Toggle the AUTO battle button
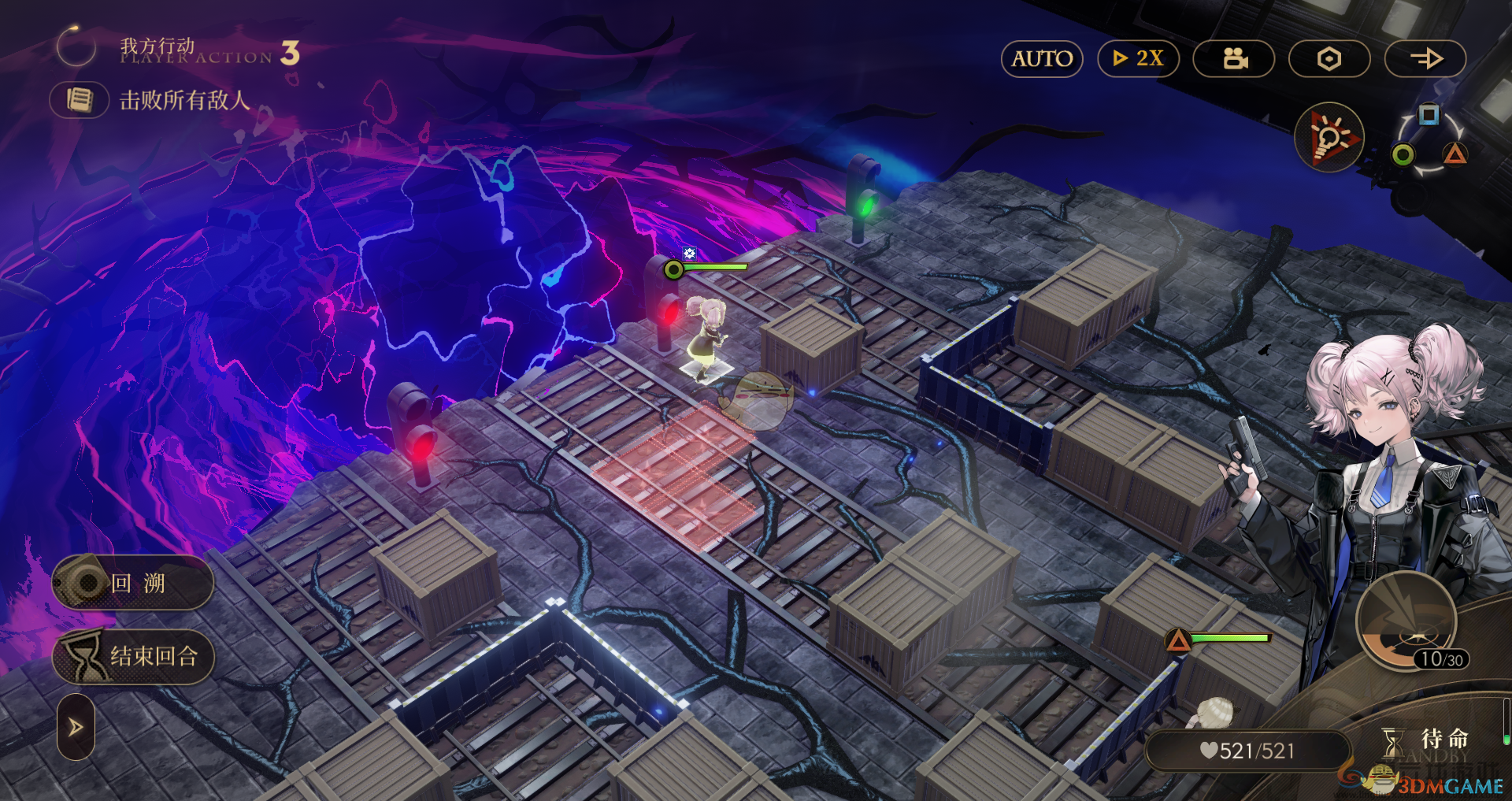Viewport: 1512px width, 801px height. pos(1042,59)
